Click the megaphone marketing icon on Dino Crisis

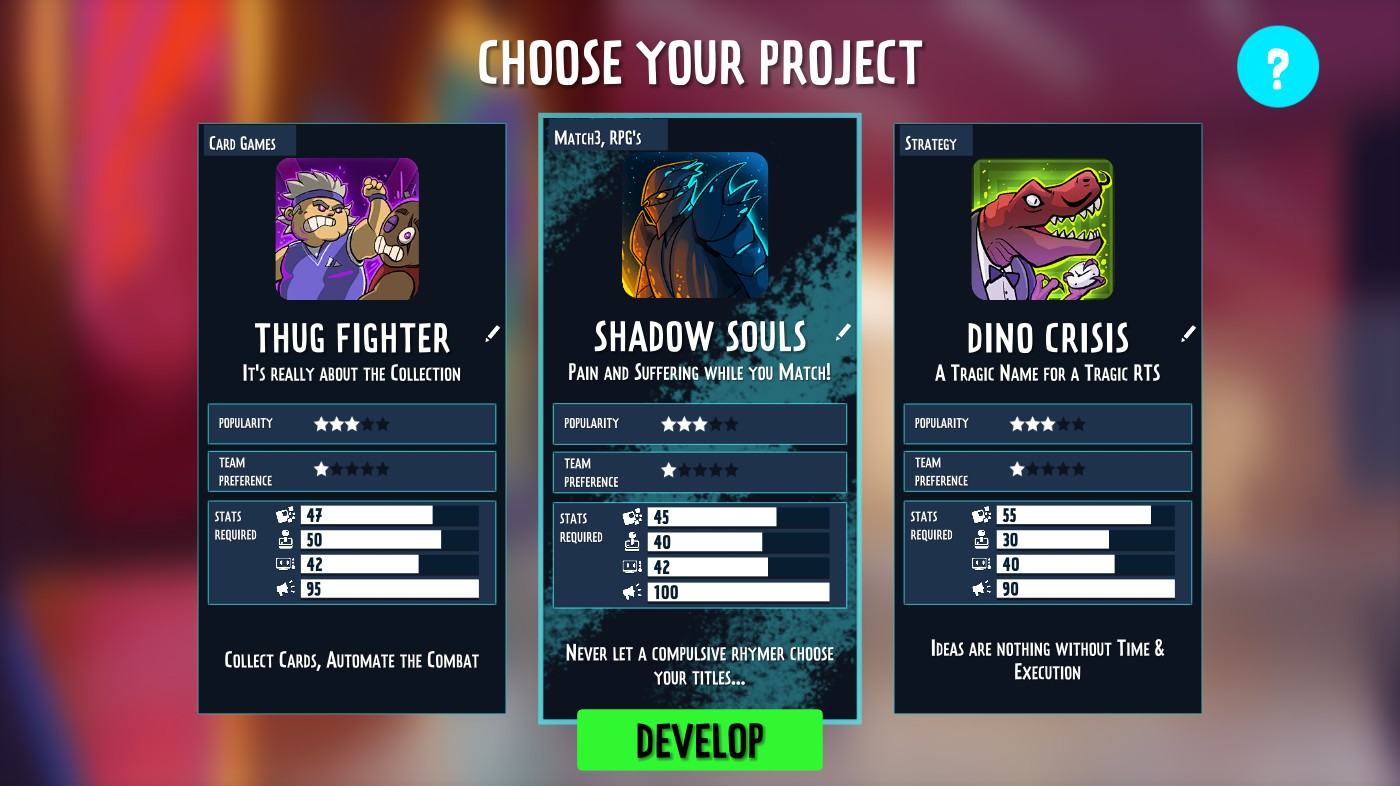click(x=983, y=588)
